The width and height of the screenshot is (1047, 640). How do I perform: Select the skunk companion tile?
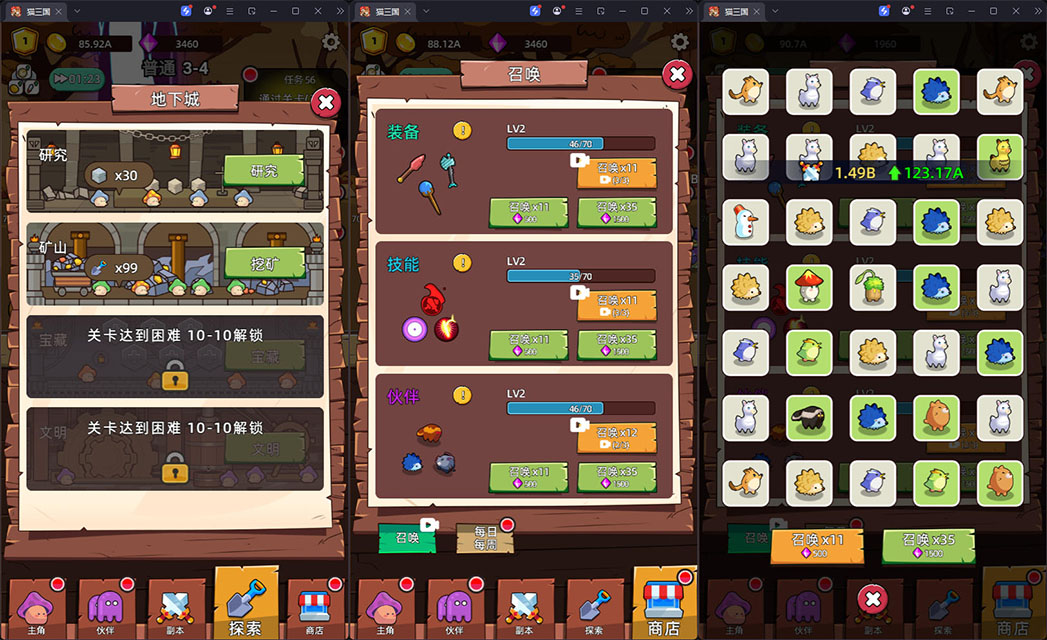click(x=808, y=415)
